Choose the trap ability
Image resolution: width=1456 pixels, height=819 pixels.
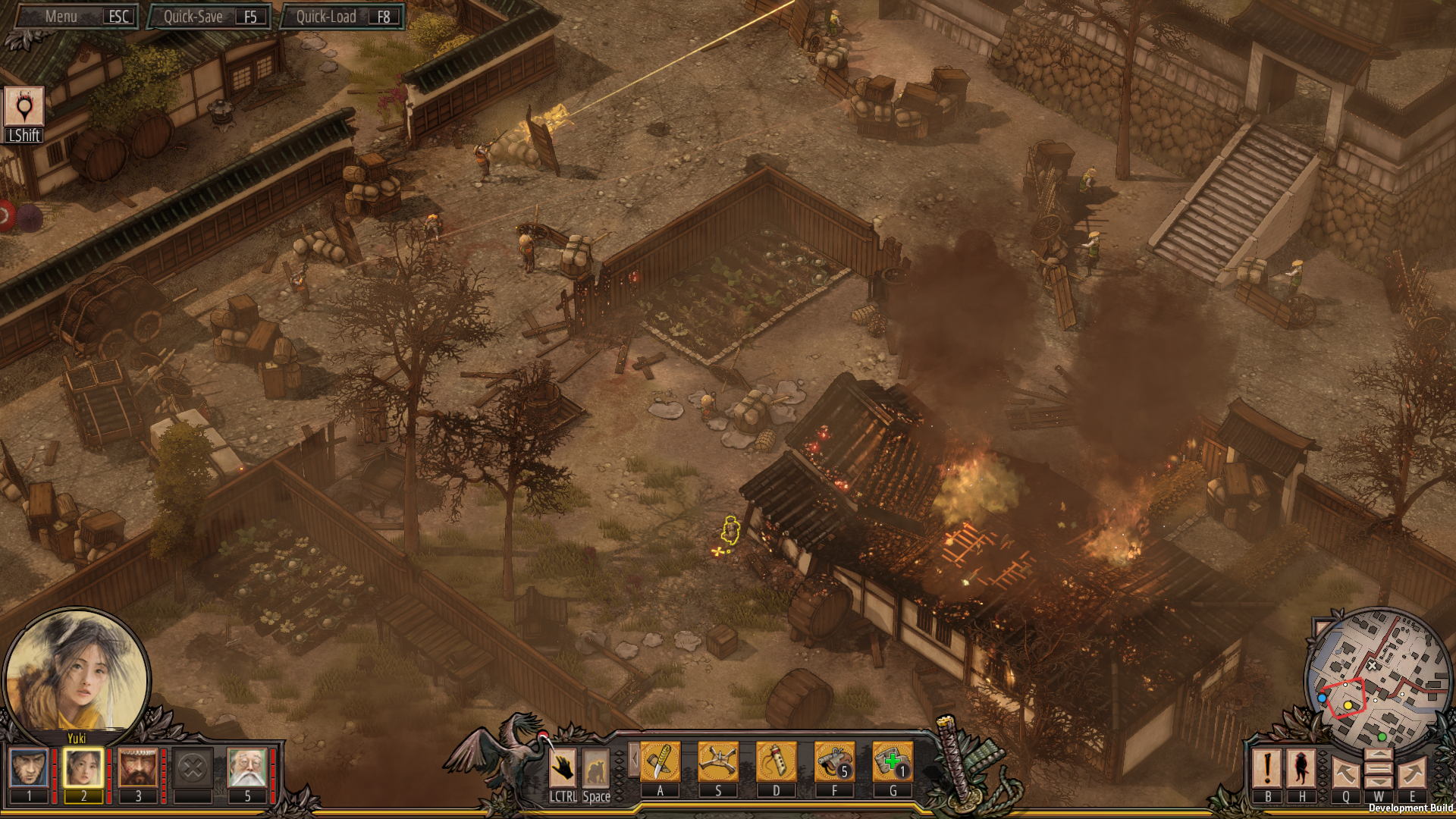coord(718,761)
